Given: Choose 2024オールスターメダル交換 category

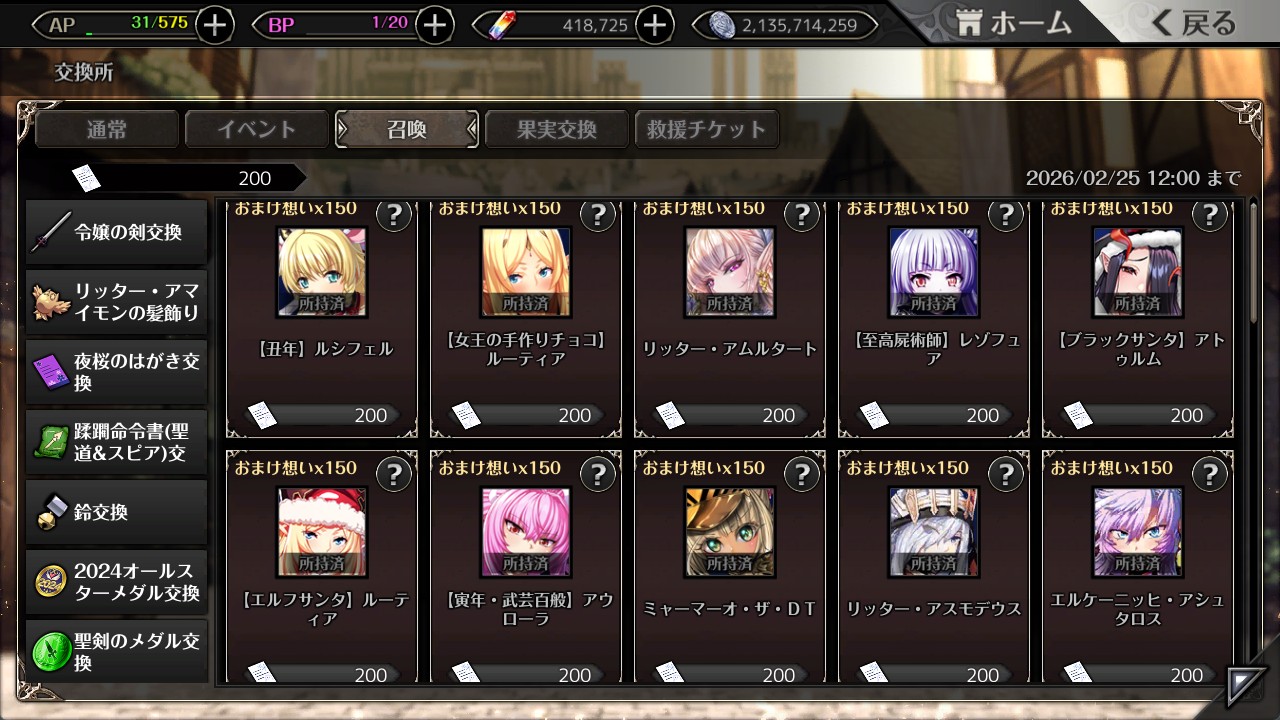Looking at the screenshot, I should pyautogui.click(x=117, y=582).
